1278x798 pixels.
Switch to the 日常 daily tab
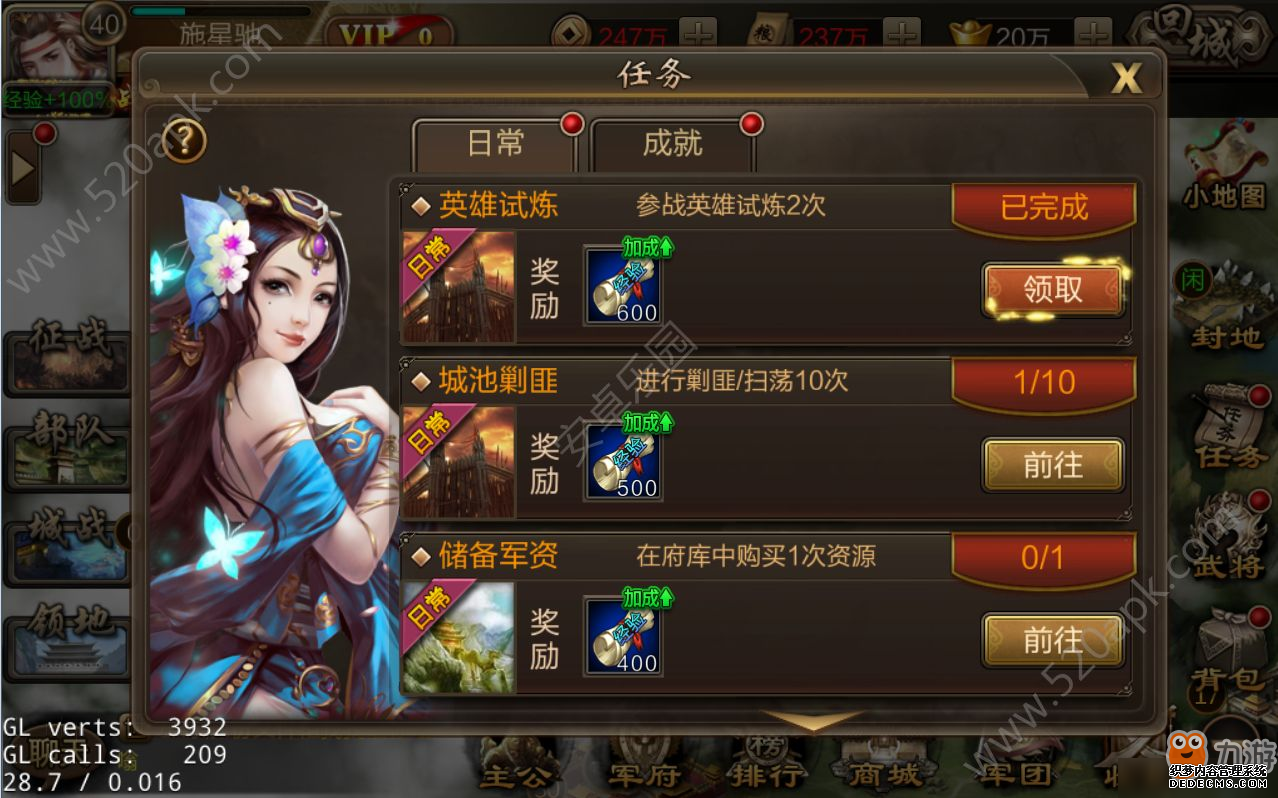click(495, 145)
